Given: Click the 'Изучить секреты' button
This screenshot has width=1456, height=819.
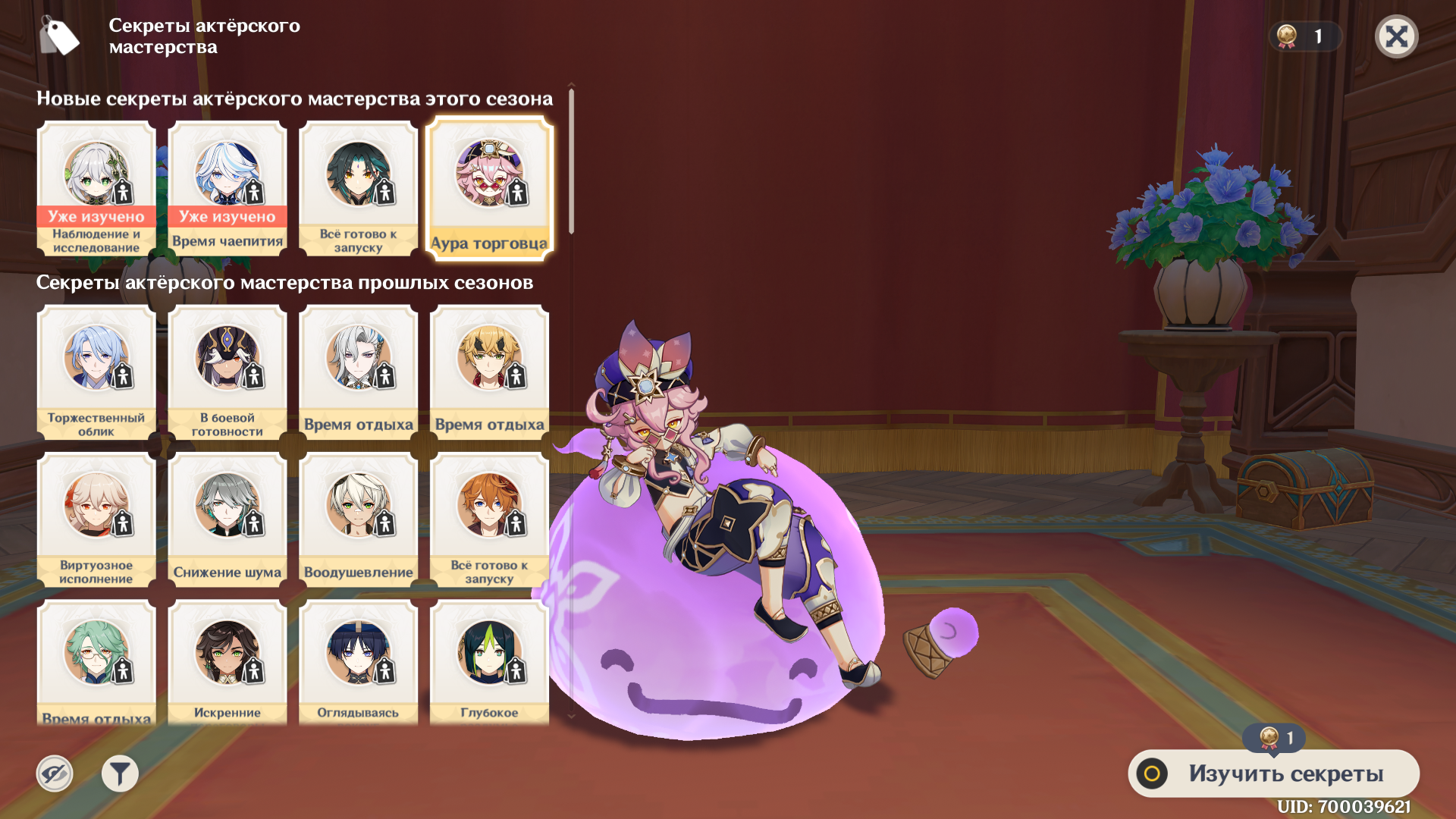Looking at the screenshot, I should (x=1273, y=773).
